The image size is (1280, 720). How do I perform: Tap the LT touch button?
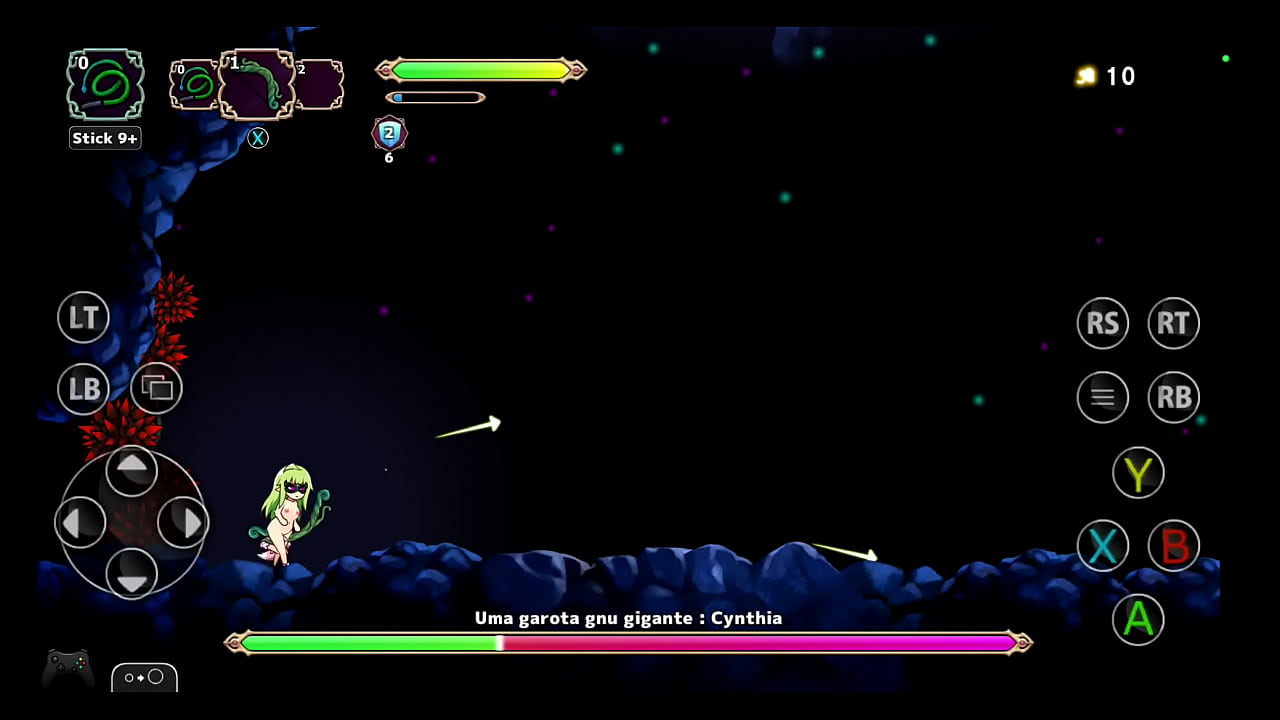pos(83,318)
